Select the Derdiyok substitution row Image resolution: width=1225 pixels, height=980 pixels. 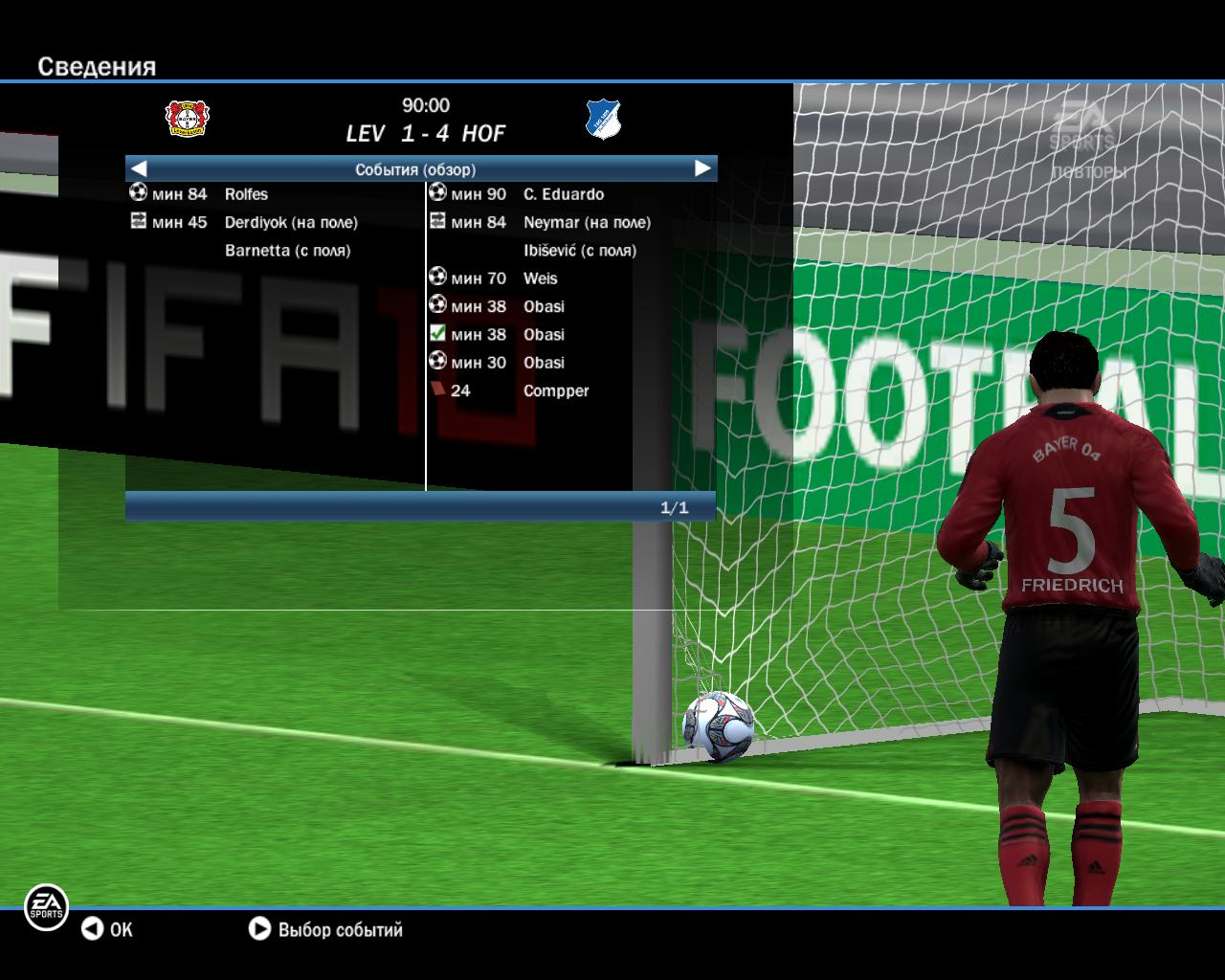click(x=290, y=222)
